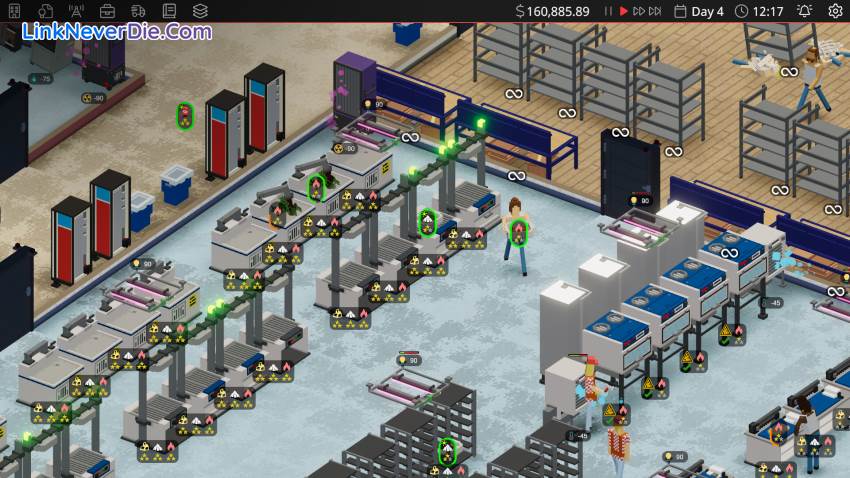Set game speed to fast forward

[x=638, y=11]
